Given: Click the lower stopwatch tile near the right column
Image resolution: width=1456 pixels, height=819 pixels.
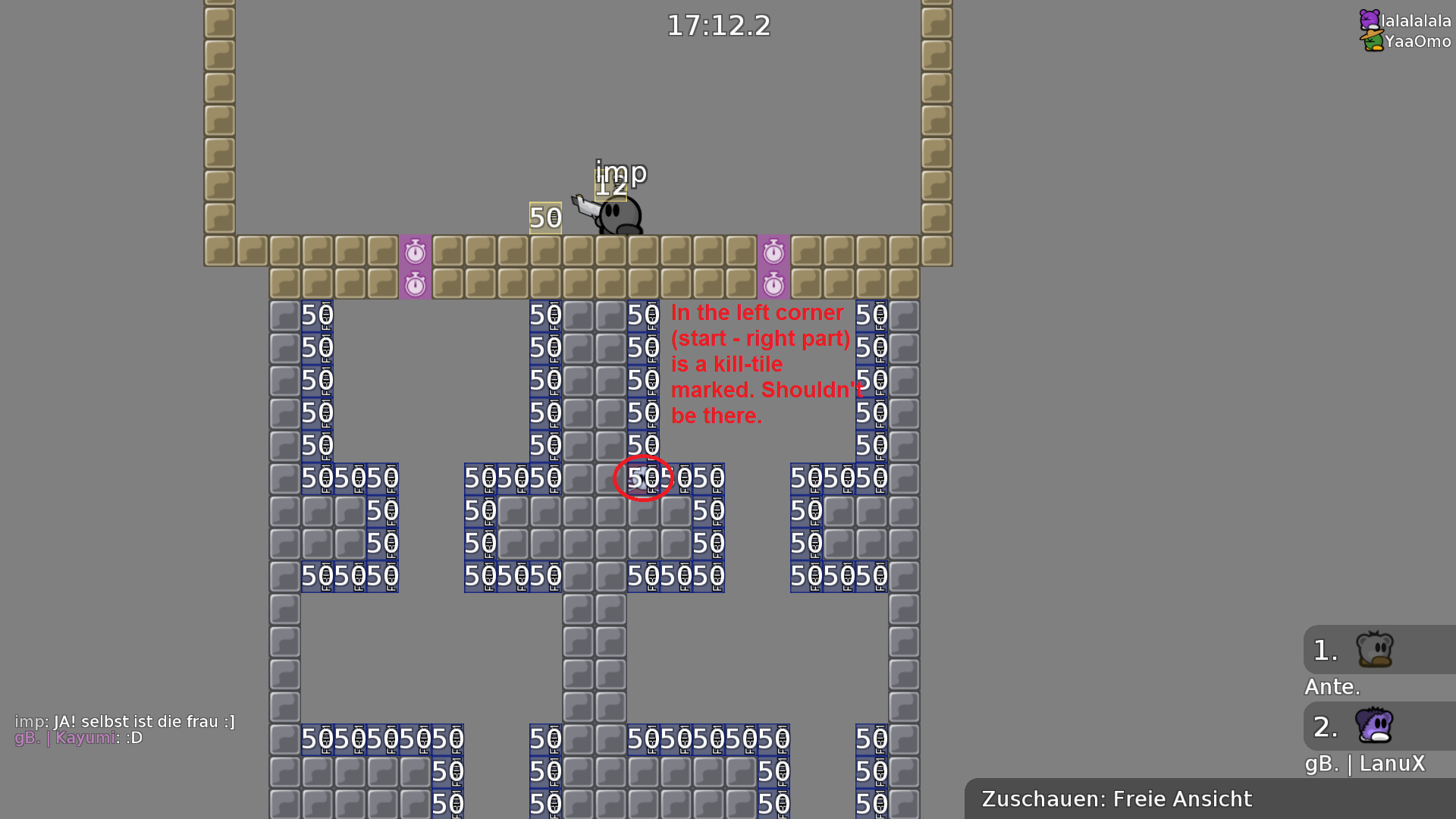Looking at the screenshot, I should [773, 284].
